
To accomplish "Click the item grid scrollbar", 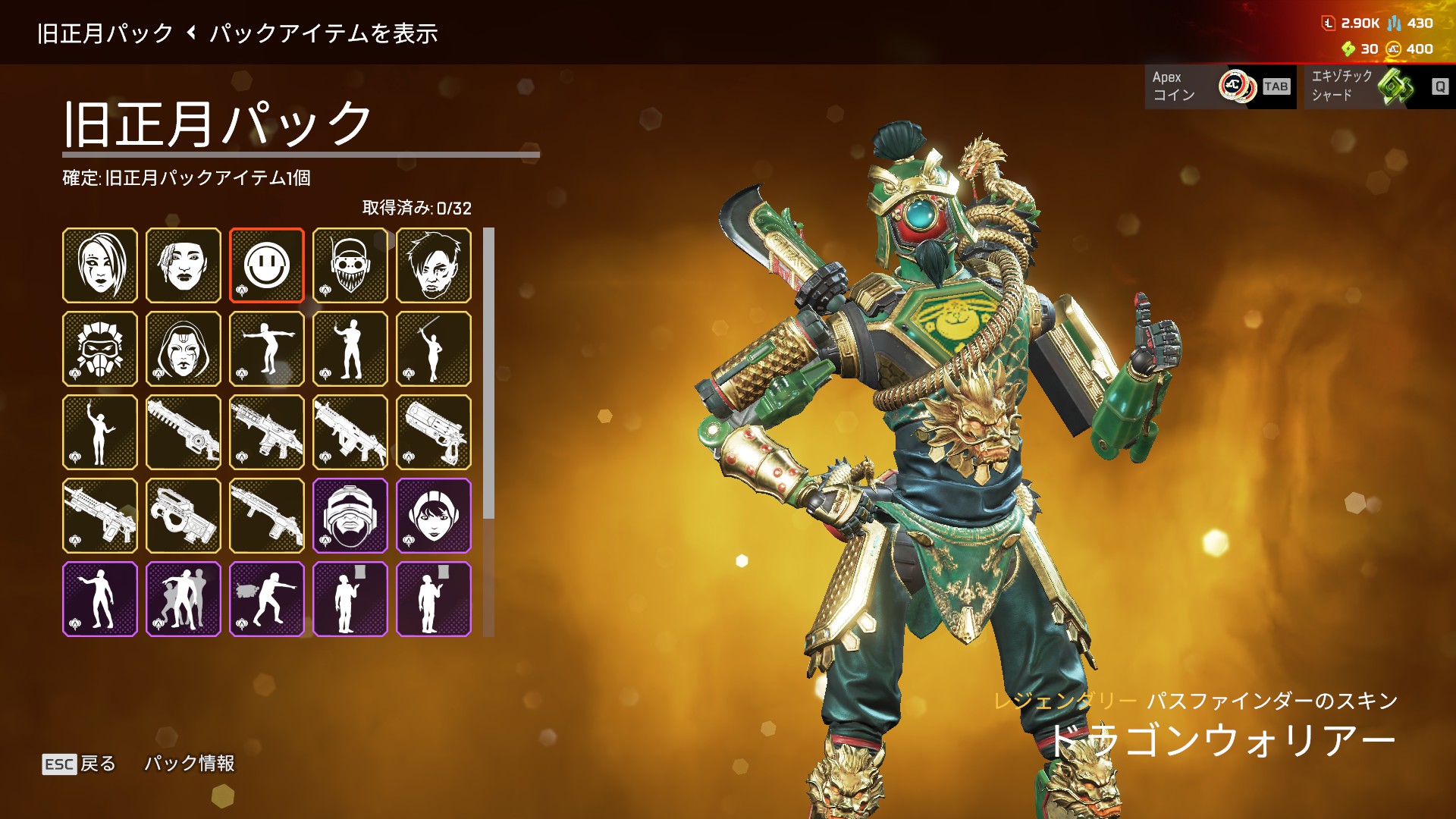I will click(489, 372).
